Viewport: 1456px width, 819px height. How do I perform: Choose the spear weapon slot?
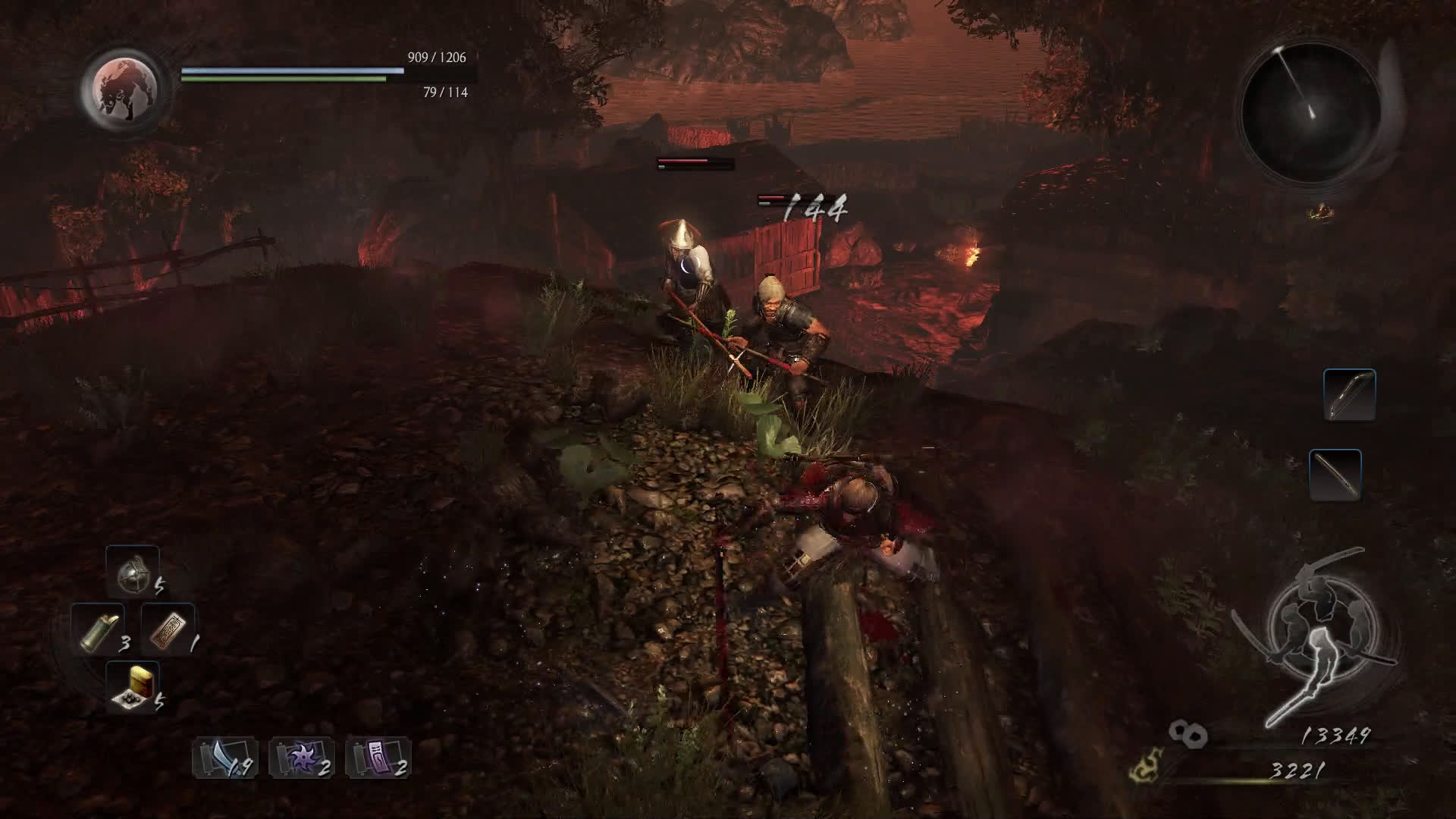[x=1335, y=475]
